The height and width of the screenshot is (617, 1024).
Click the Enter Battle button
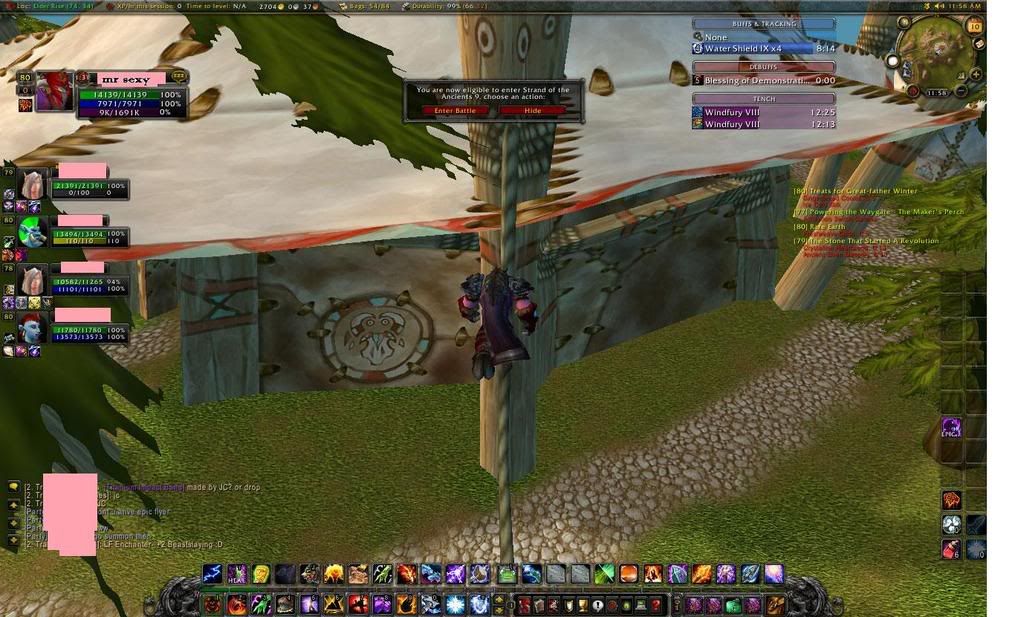[x=455, y=111]
